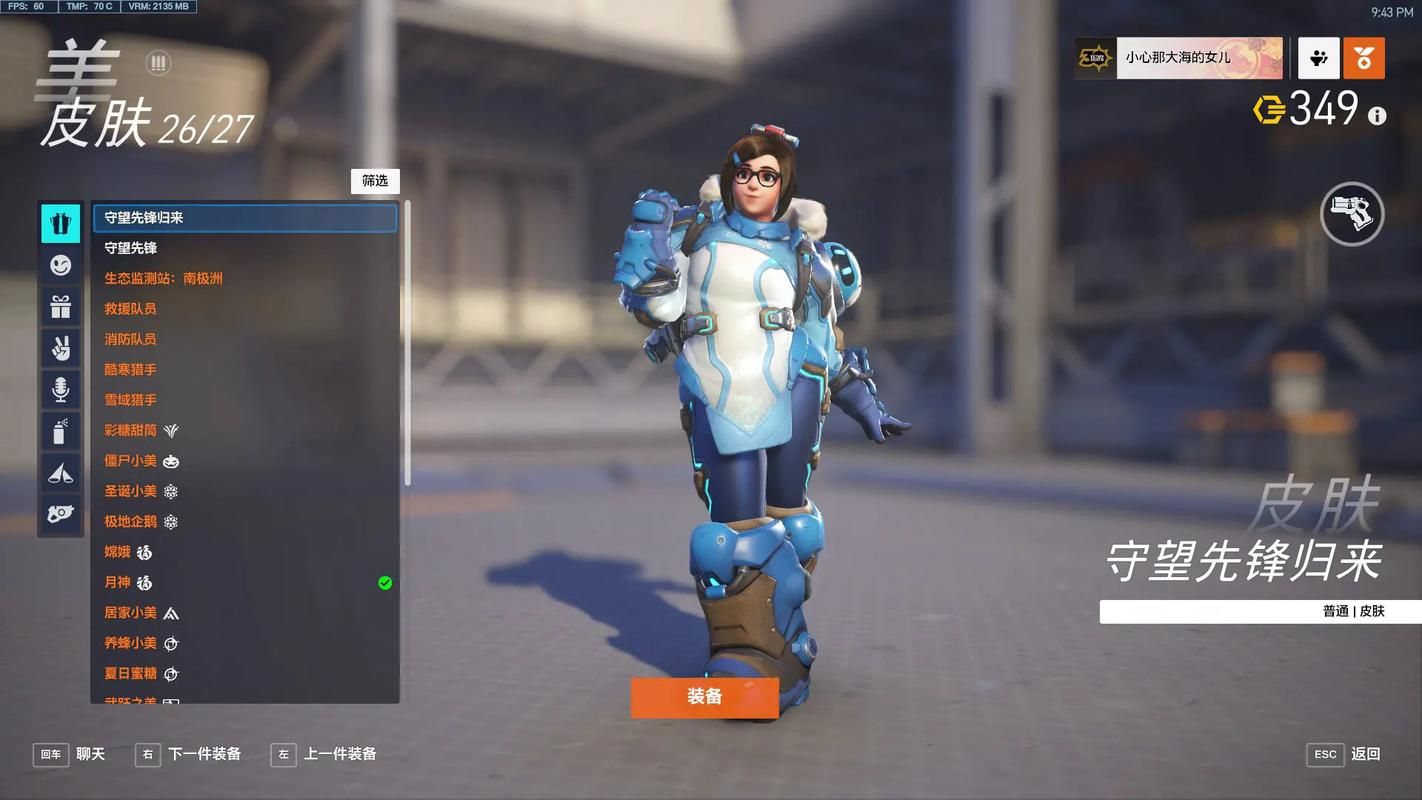1422x800 pixels.
Task: Click the 装备 equip button
Action: [x=704, y=698]
